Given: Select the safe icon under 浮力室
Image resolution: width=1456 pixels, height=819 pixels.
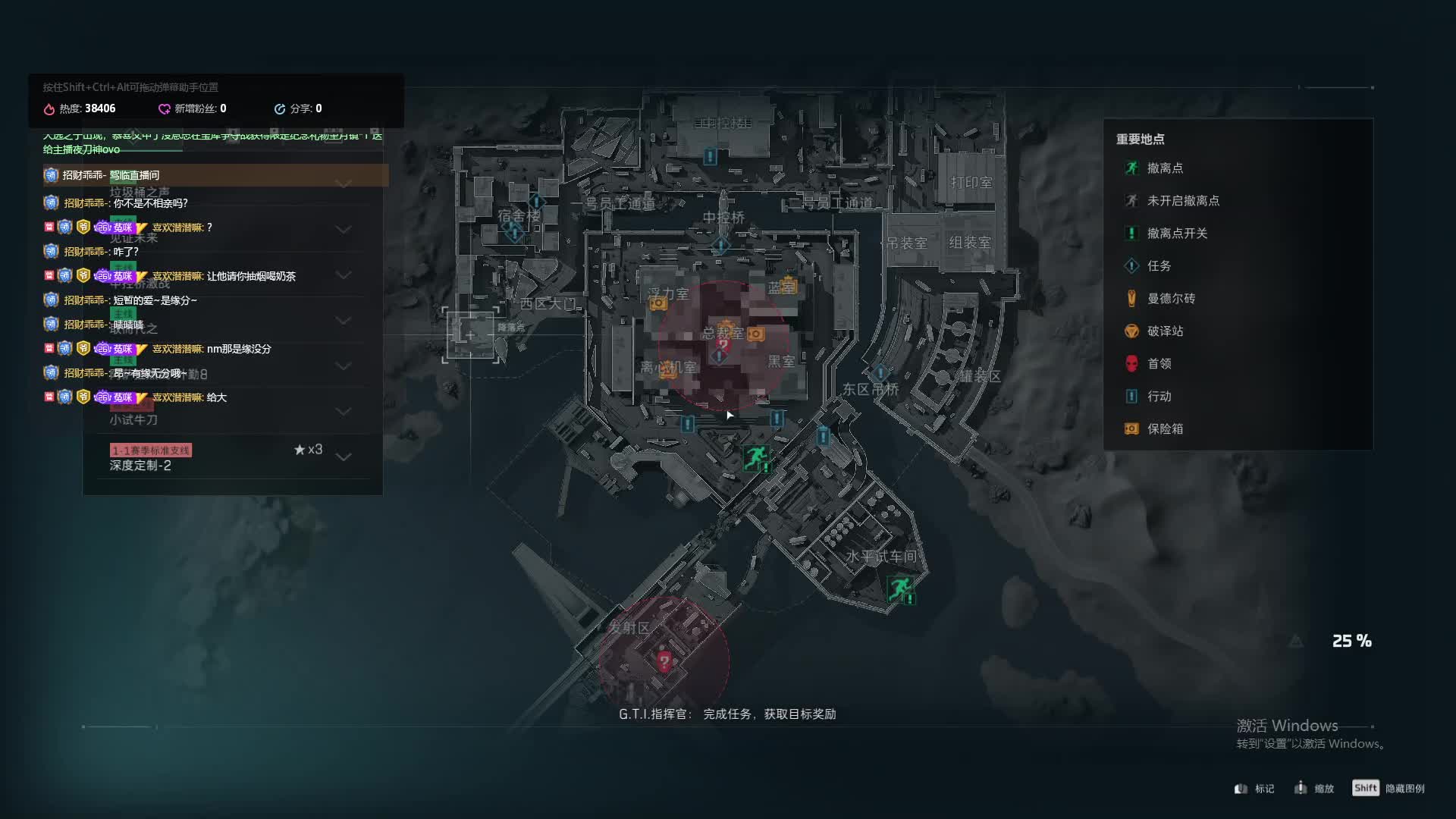Looking at the screenshot, I should 658,303.
